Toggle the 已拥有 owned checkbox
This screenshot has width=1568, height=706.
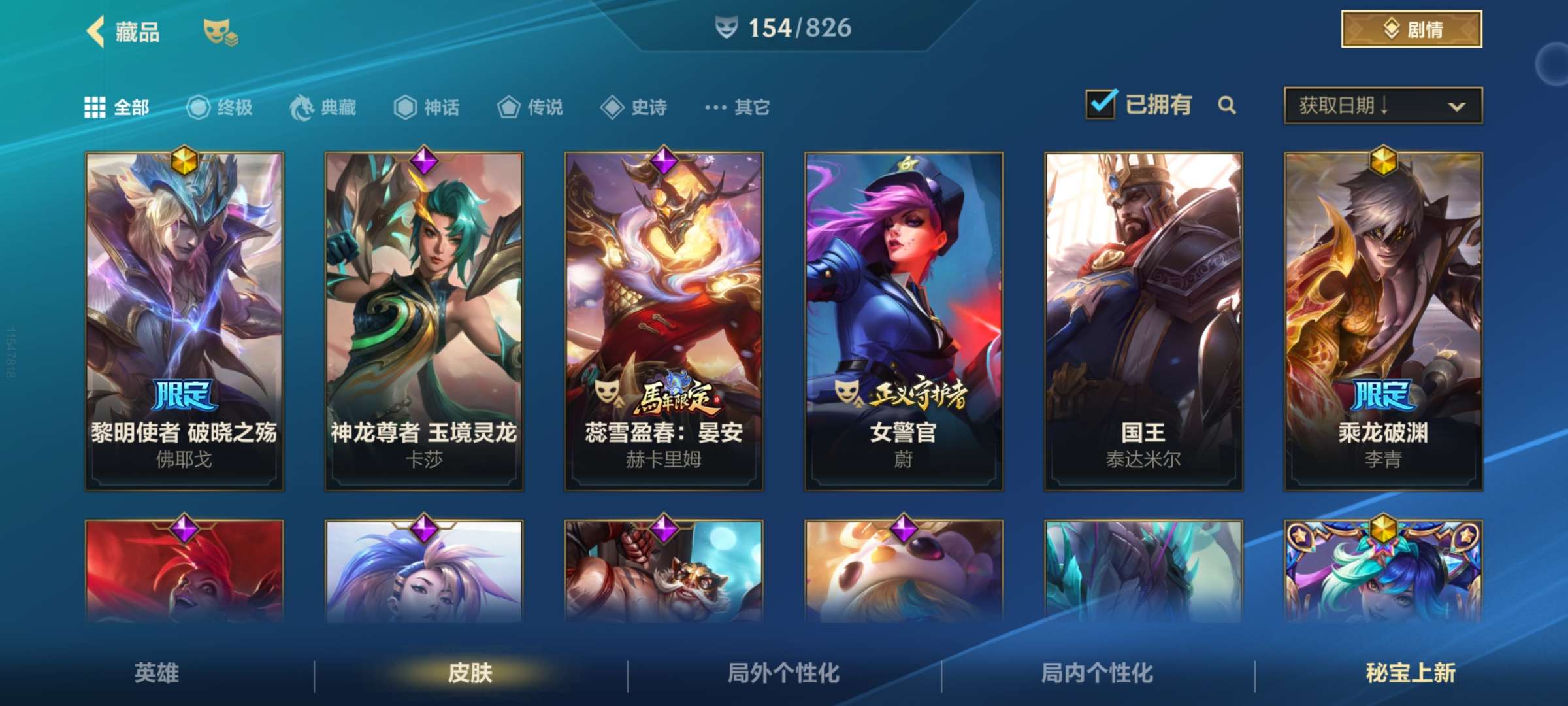click(1100, 104)
